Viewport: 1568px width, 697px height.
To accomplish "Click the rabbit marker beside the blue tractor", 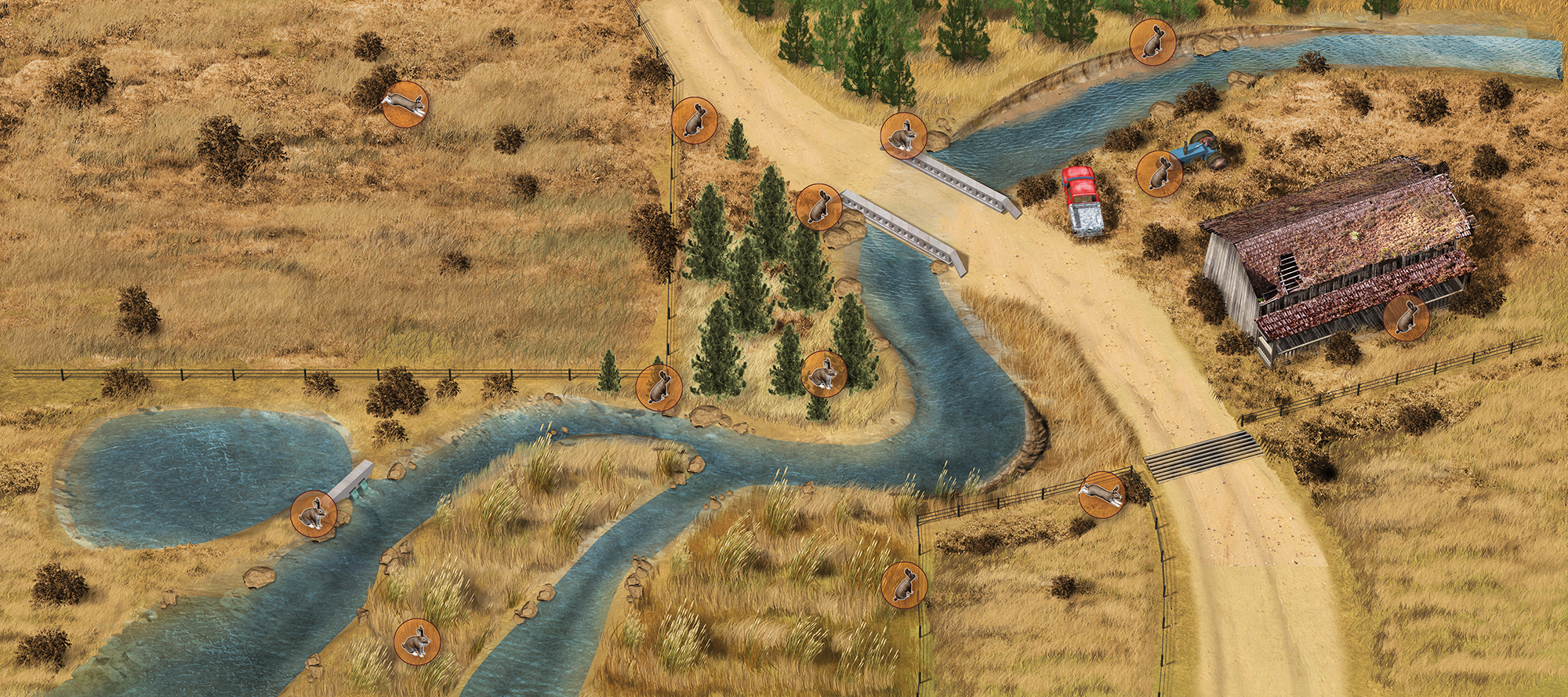I will tap(1160, 173).
